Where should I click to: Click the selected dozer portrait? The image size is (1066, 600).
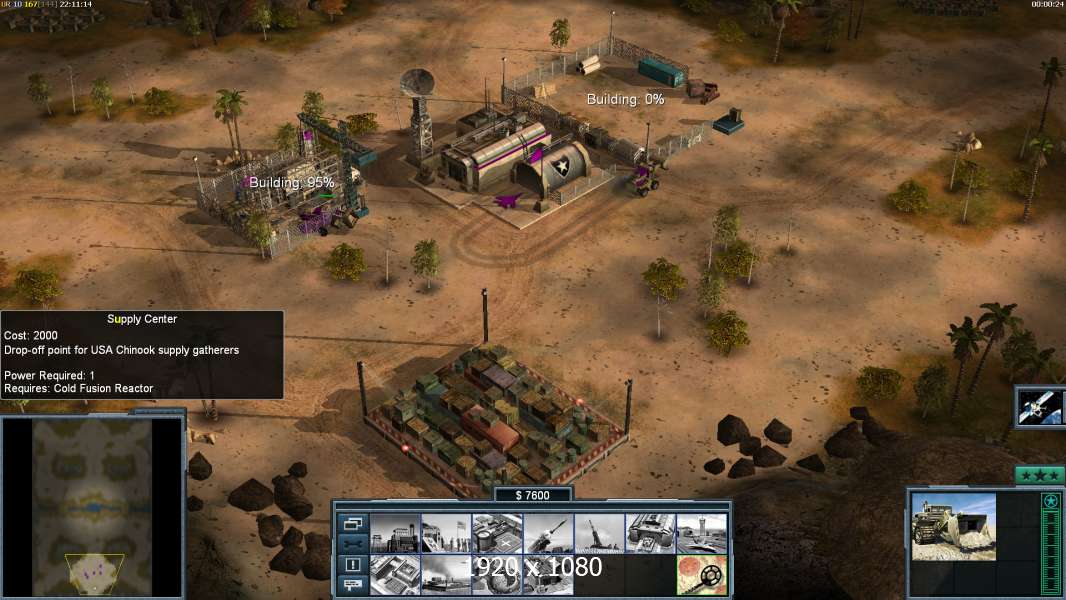pyautogui.click(x=953, y=526)
